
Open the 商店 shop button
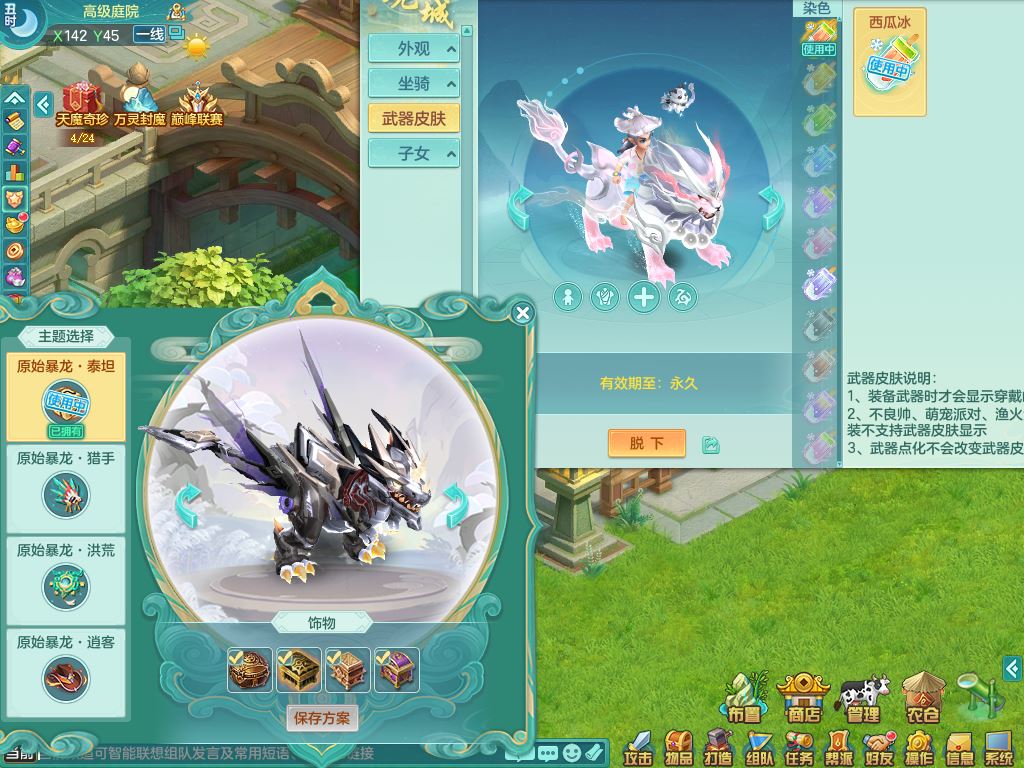(x=803, y=697)
